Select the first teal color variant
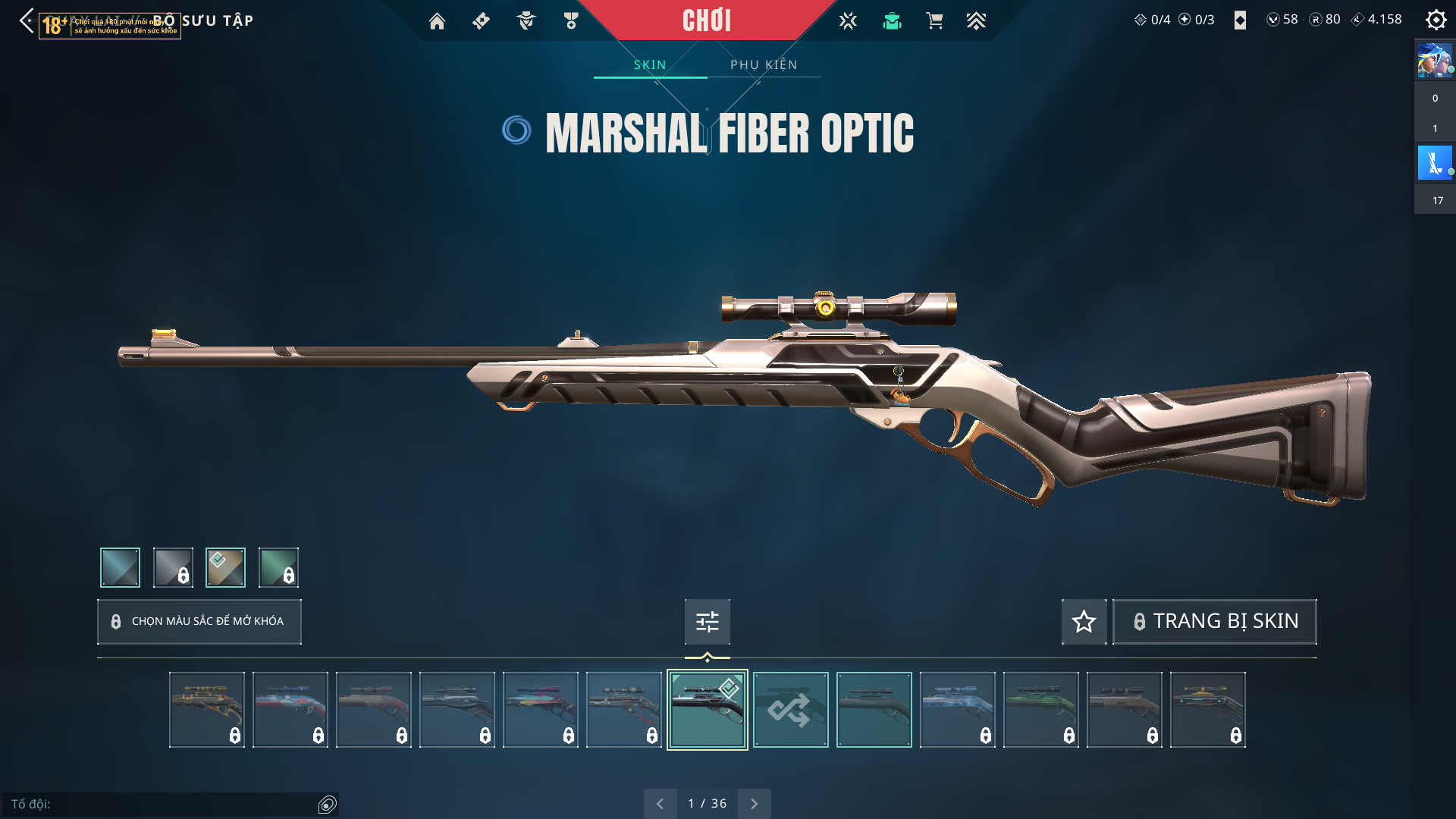Image resolution: width=1456 pixels, height=819 pixels. (121, 567)
